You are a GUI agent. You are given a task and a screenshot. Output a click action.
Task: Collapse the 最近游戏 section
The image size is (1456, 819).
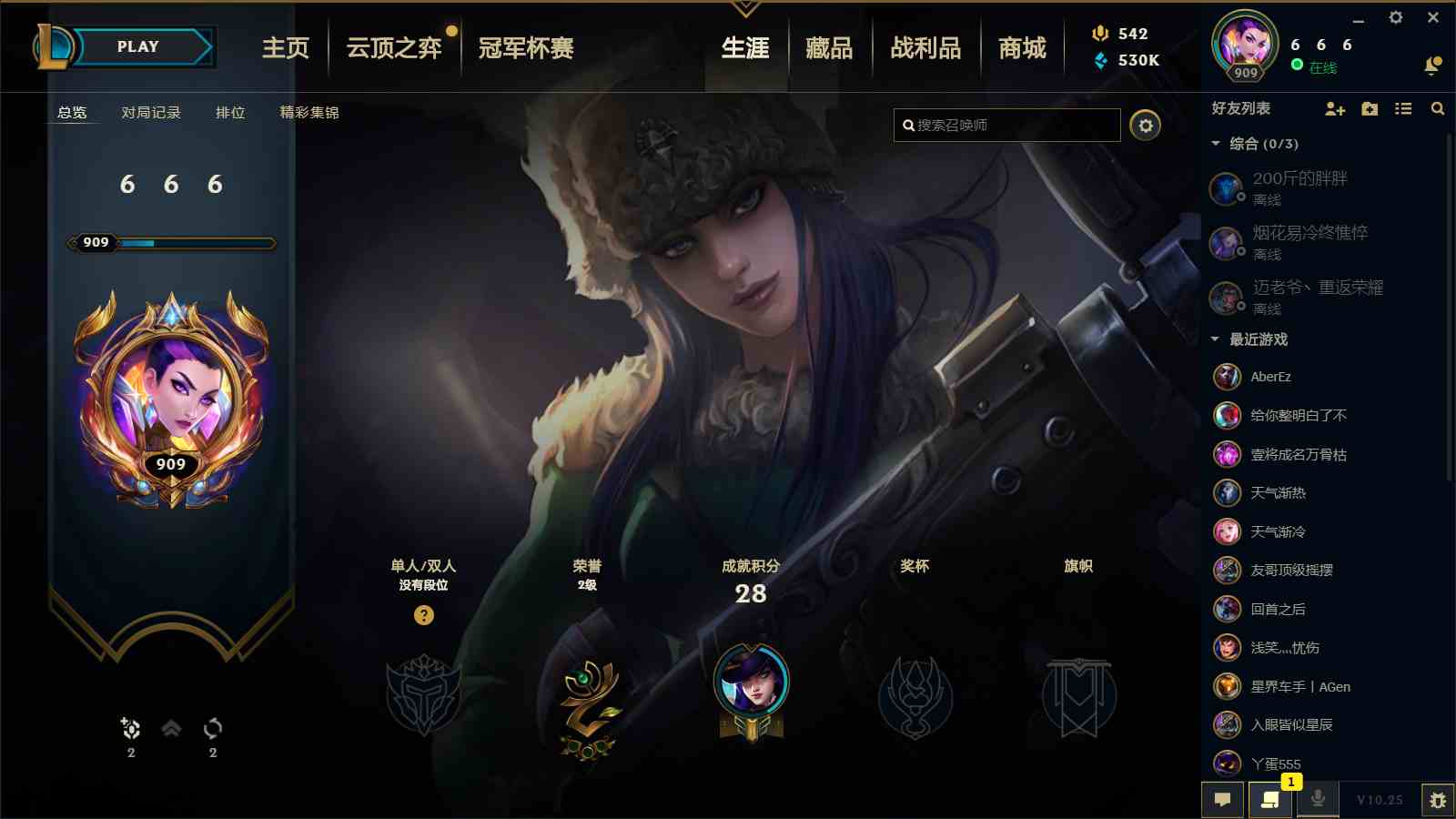1214,339
